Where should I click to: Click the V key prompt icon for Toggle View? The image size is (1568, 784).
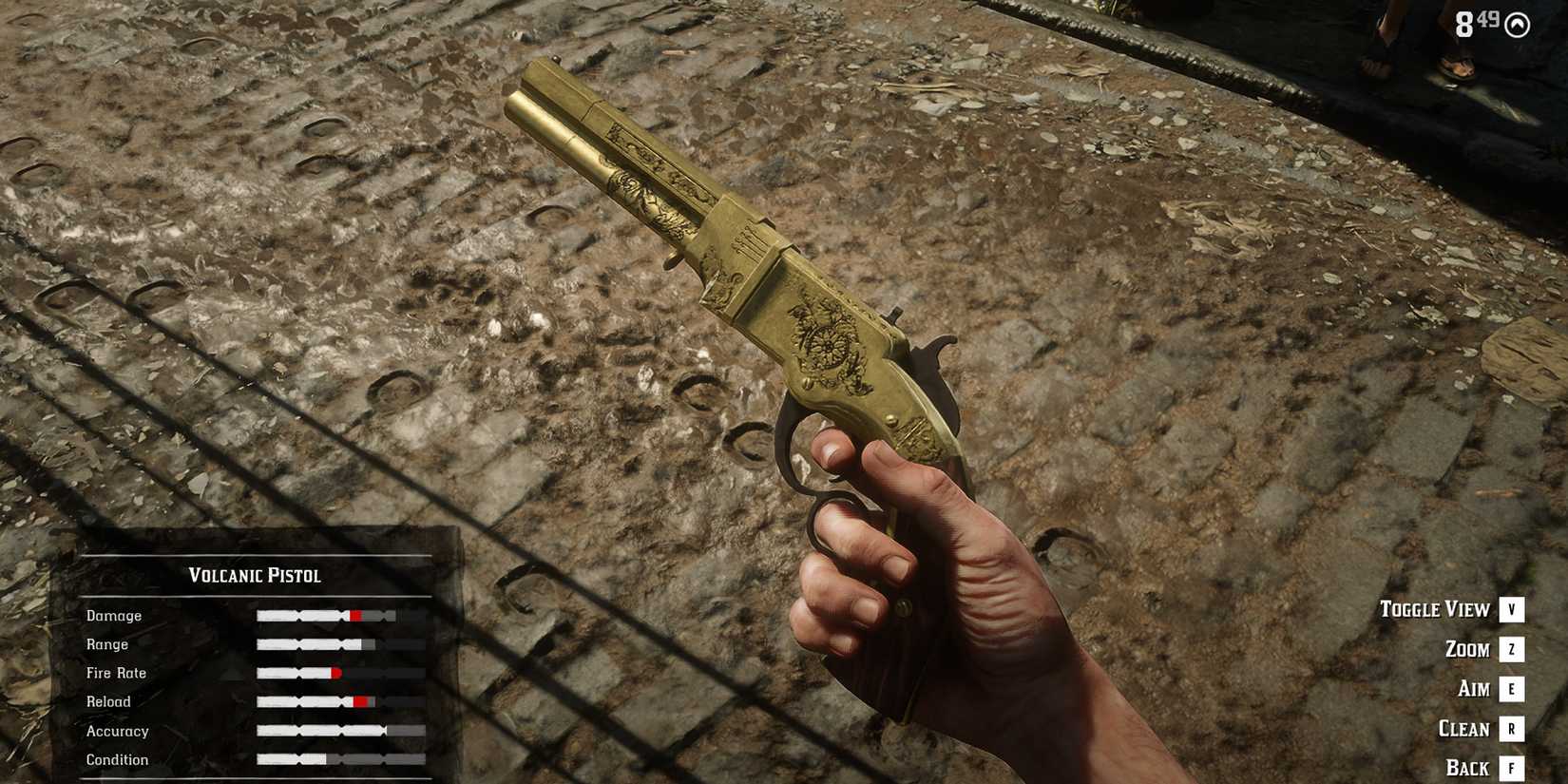pyautogui.click(x=1510, y=609)
